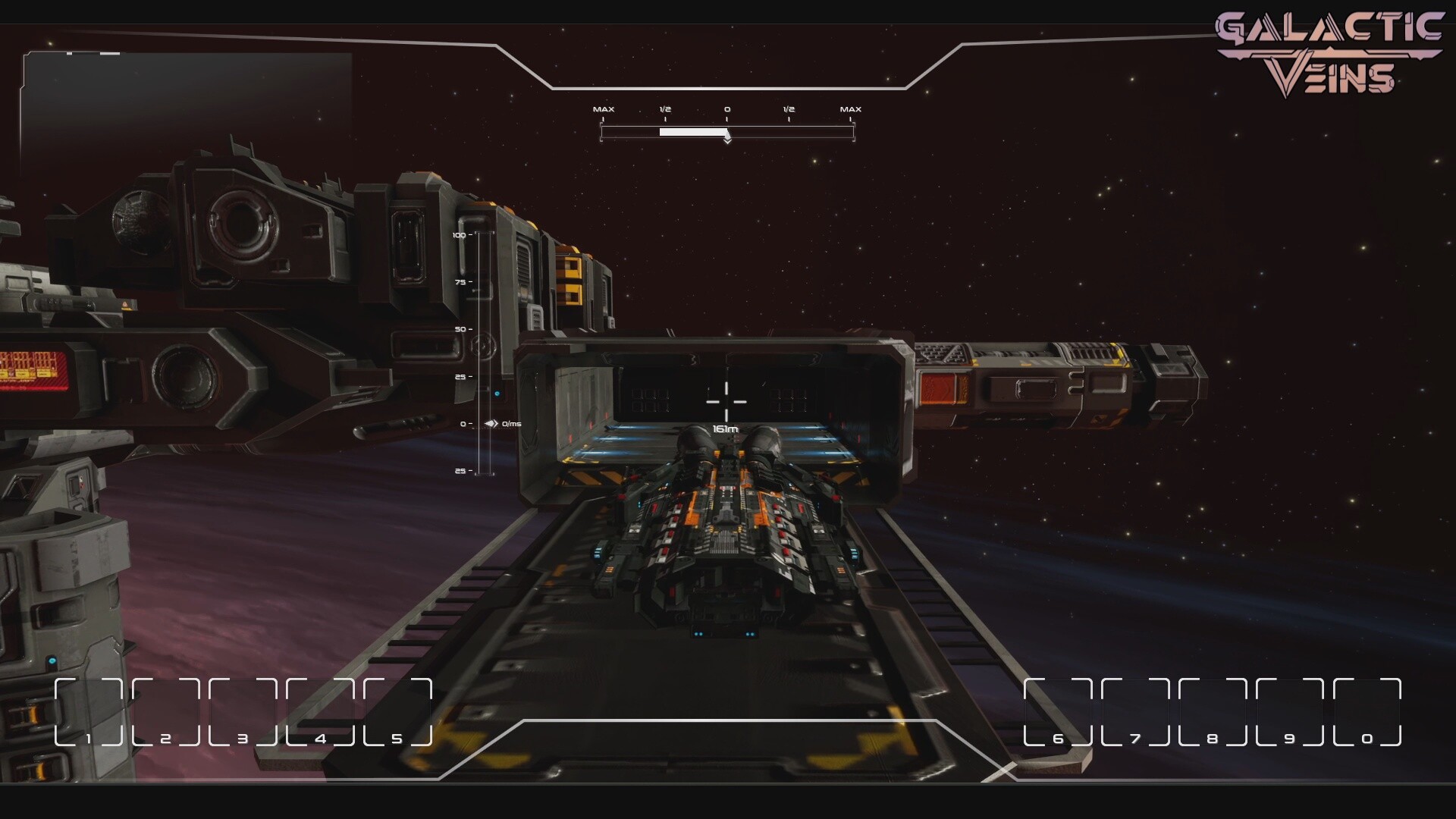Viewport: 1456px width, 819px height.
Task: Click the 0 label on the throttle gauge
Action: pos(727,108)
